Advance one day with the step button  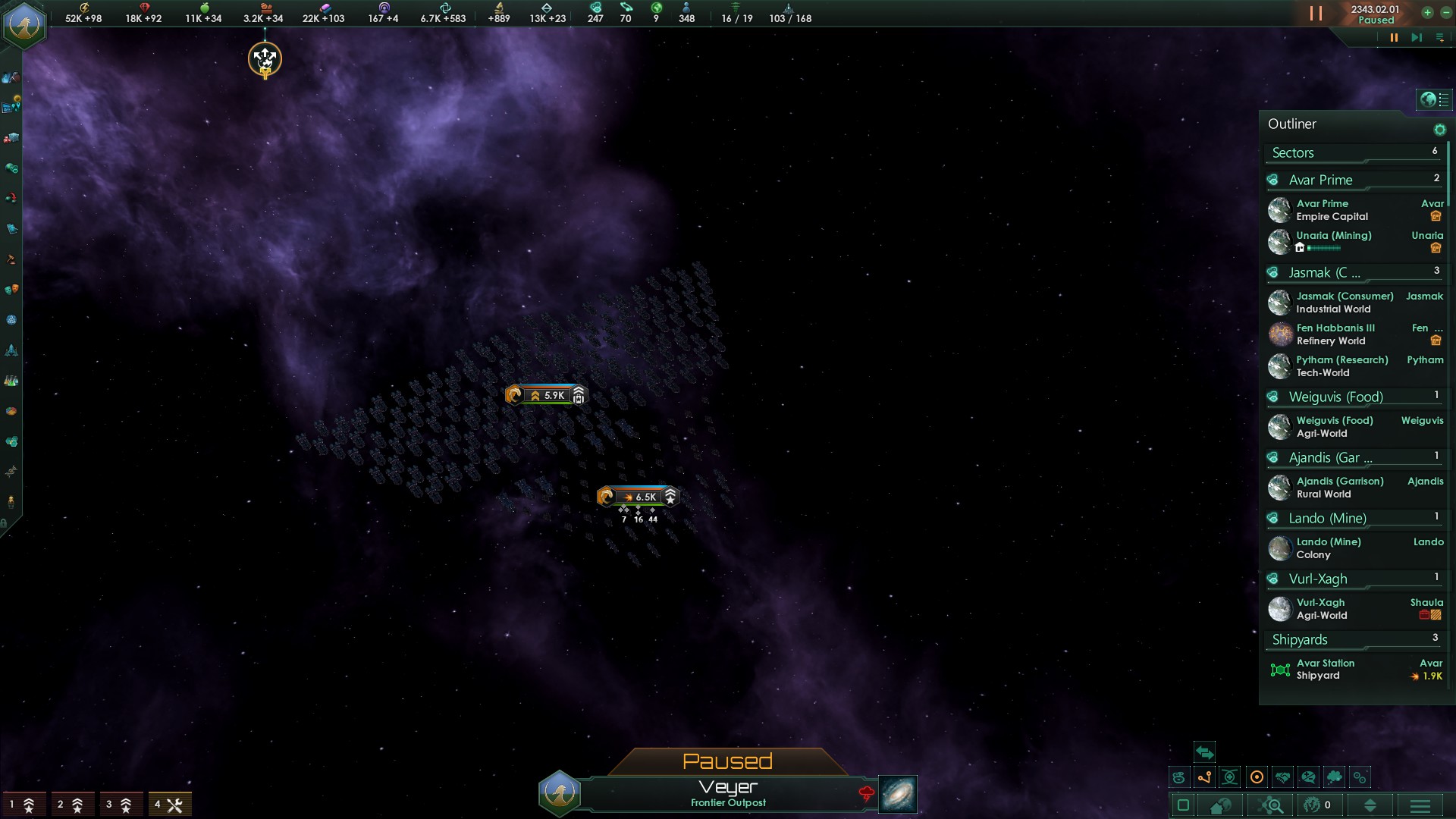(1416, 38)
